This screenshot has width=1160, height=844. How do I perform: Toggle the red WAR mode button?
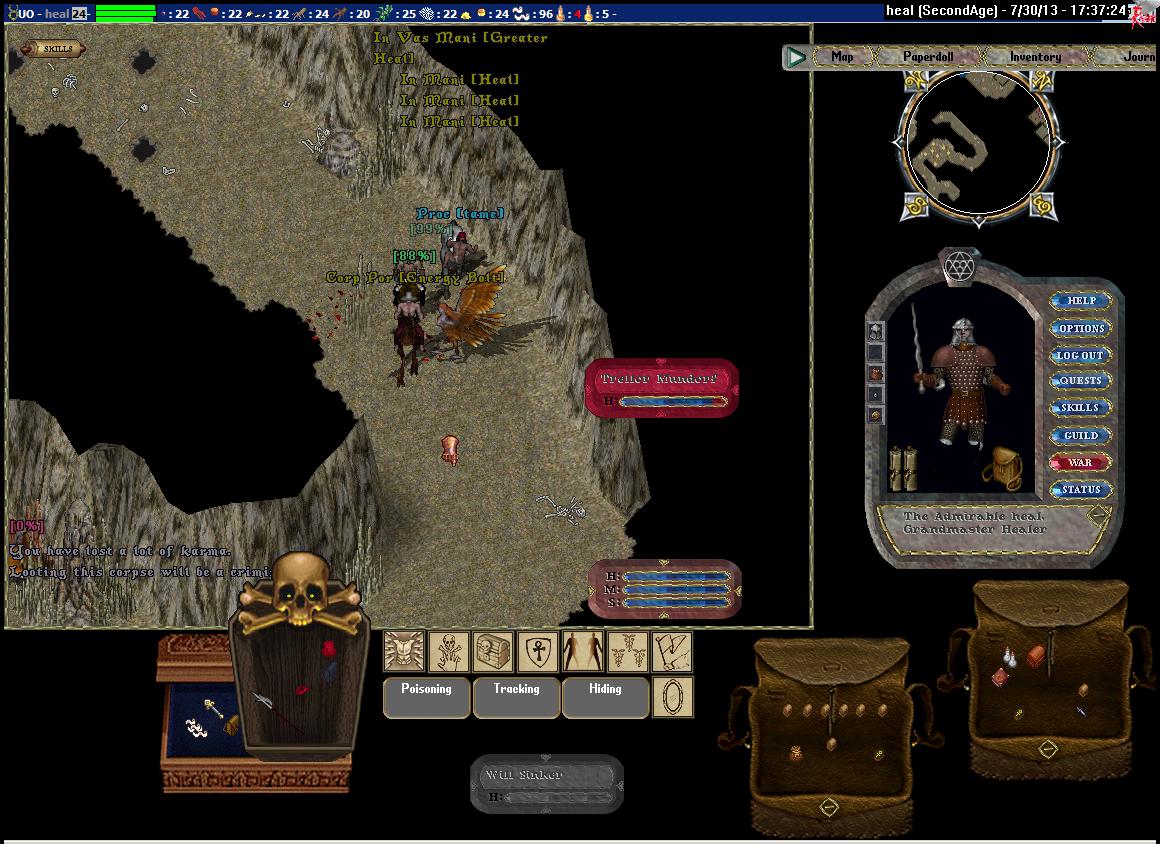(x=1081, y=463)
